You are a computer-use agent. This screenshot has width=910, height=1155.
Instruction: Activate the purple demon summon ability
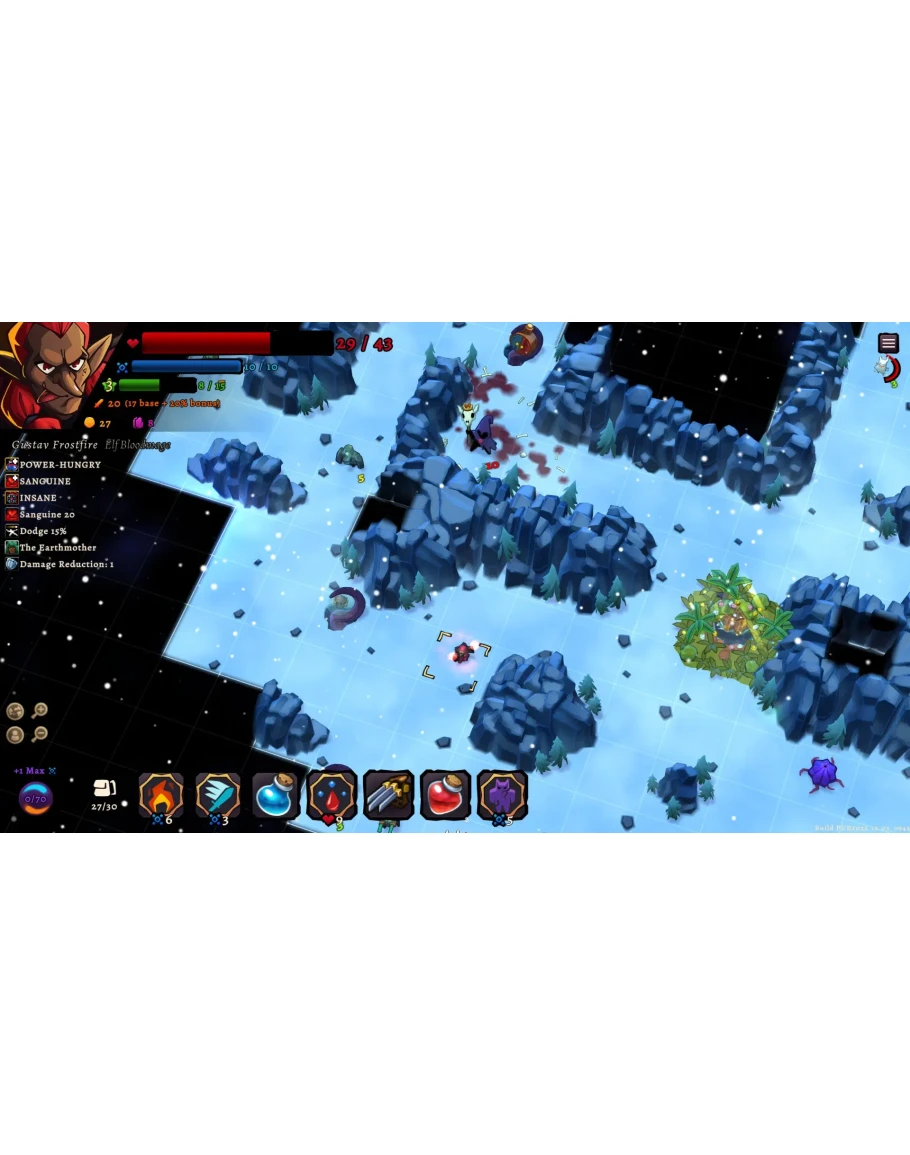tap(502, 795)
